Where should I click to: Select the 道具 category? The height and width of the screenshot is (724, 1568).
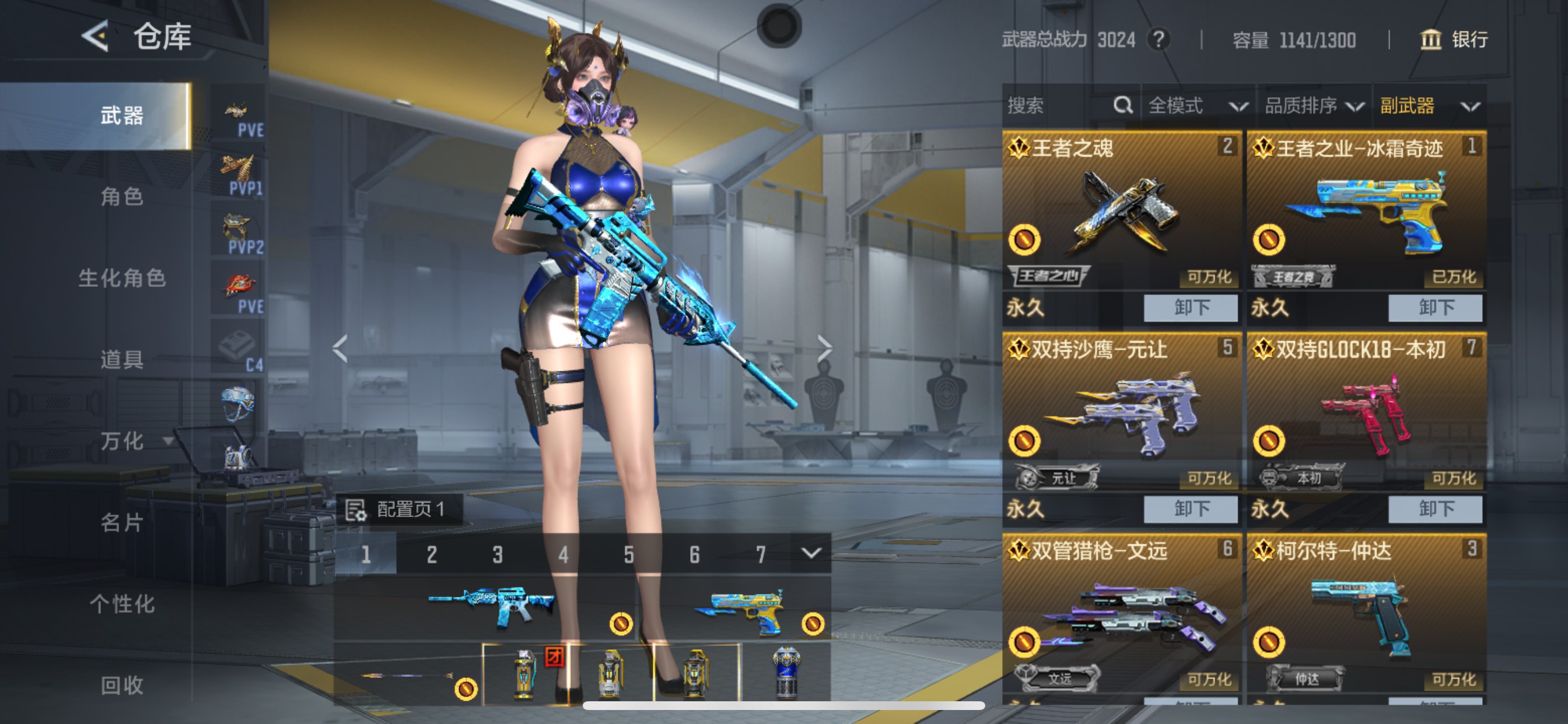(122, 360)
